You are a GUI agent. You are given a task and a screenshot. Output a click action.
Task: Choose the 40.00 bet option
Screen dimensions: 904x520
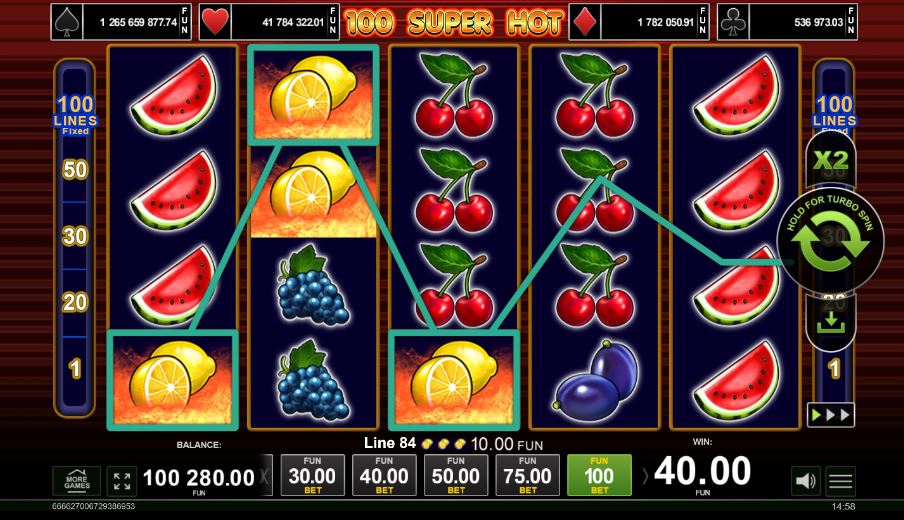[x=384, y=476]
